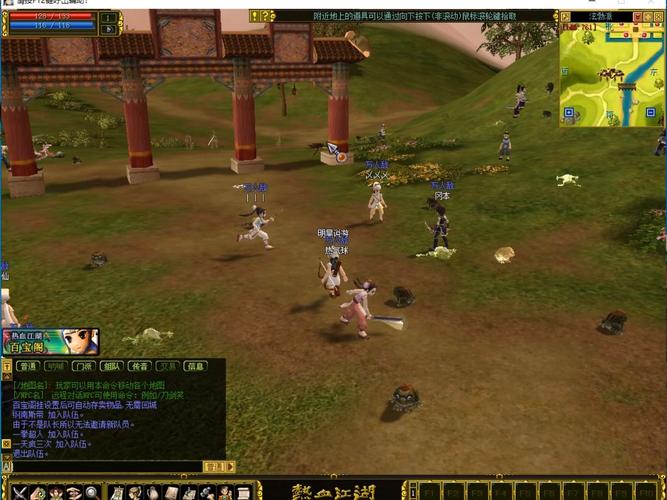Show the 信息 info chat tab
This screenshot has width=667, height=500.
tap(196, 366)
